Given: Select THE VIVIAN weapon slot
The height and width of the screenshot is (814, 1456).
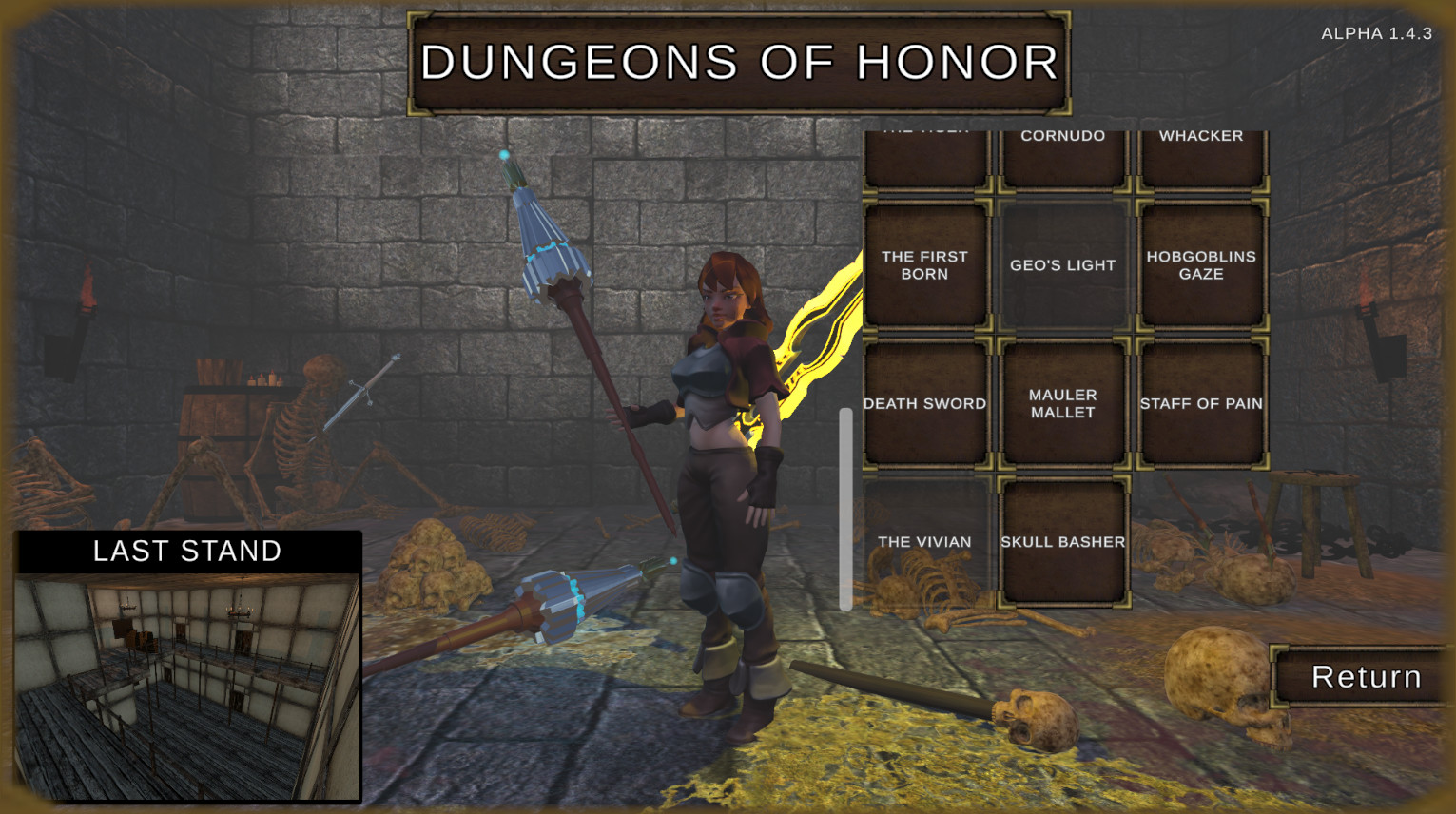Looking at the screenshot, I should click(925, 541).
